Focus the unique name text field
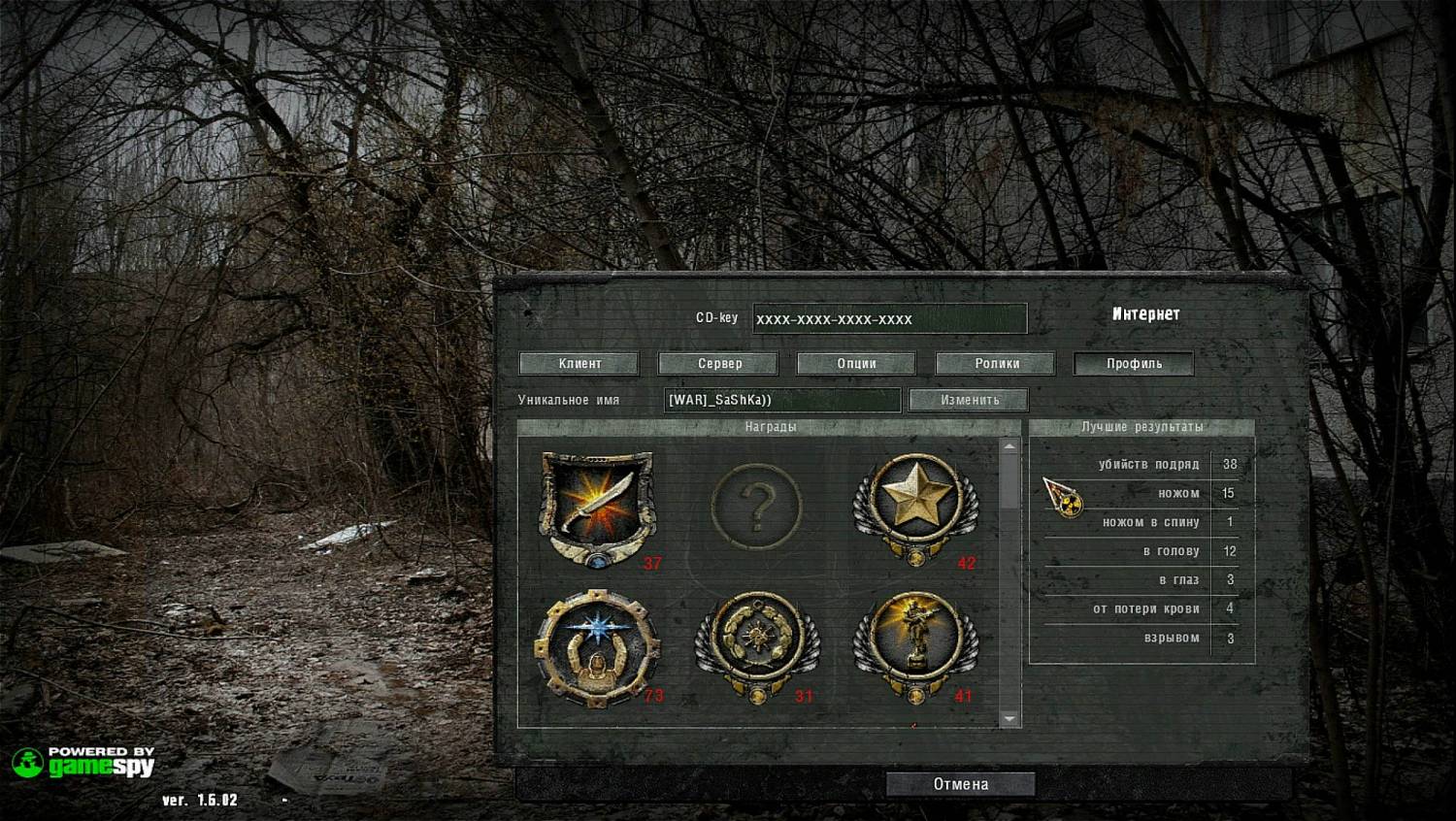This screenshot has width=1456, height=821. point(782,400)
